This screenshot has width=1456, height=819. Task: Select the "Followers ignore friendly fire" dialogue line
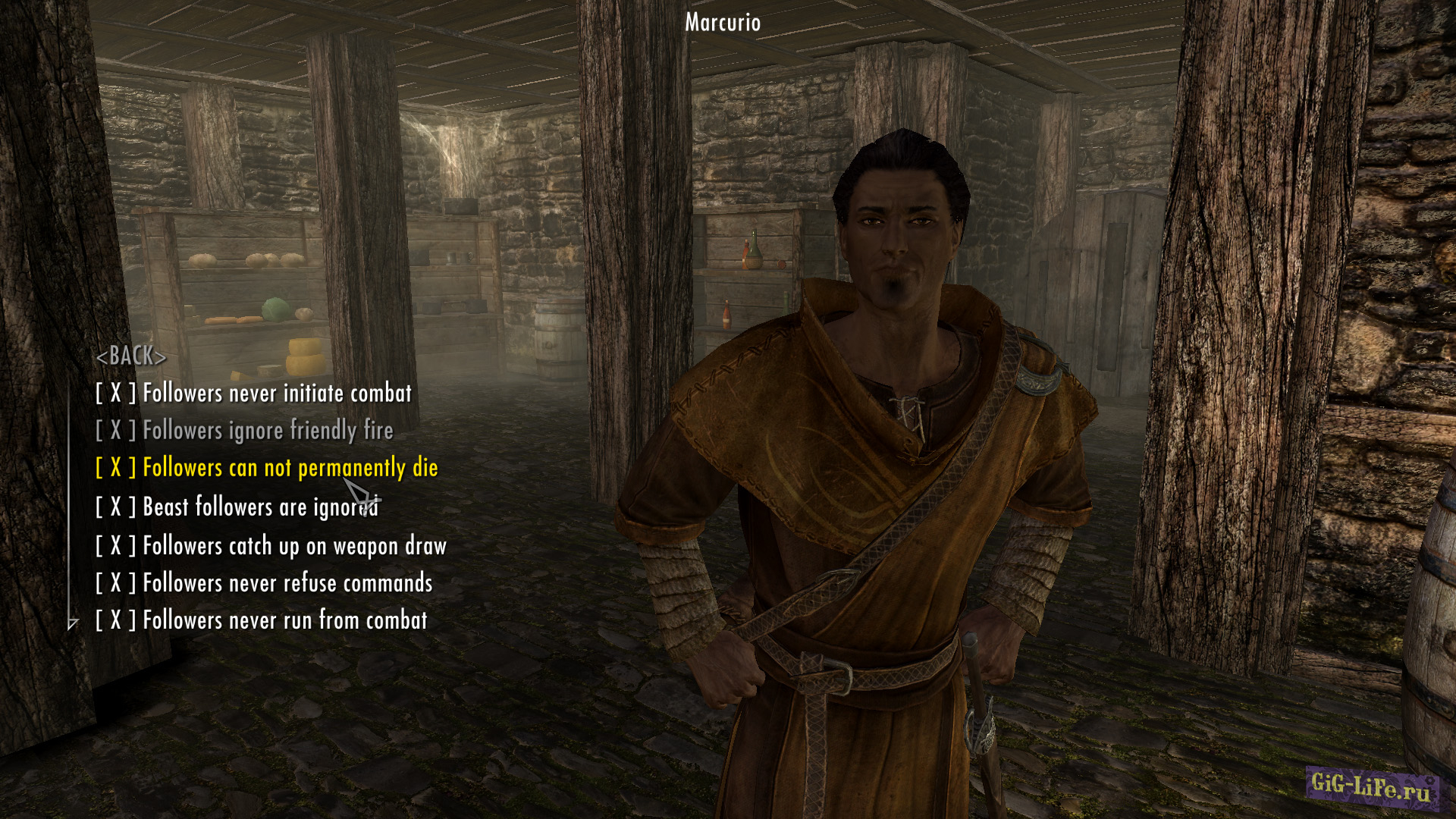click(x=244, y=431)
